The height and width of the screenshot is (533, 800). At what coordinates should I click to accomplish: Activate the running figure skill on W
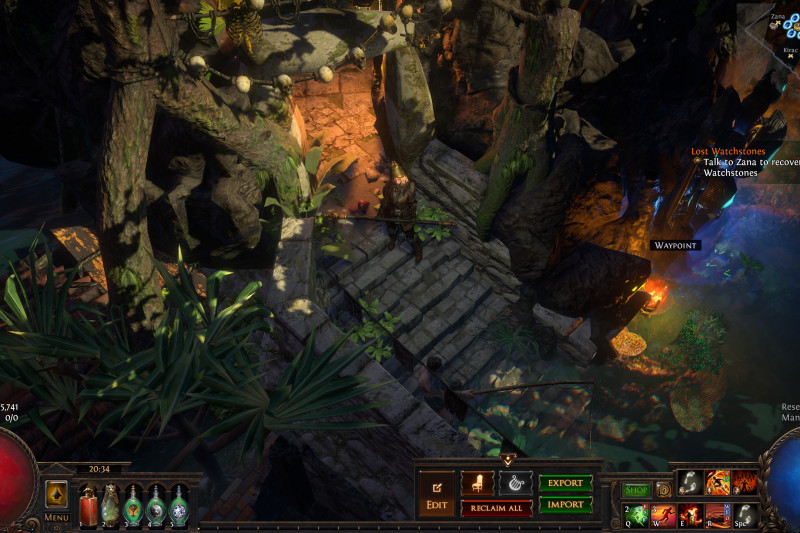664,515
